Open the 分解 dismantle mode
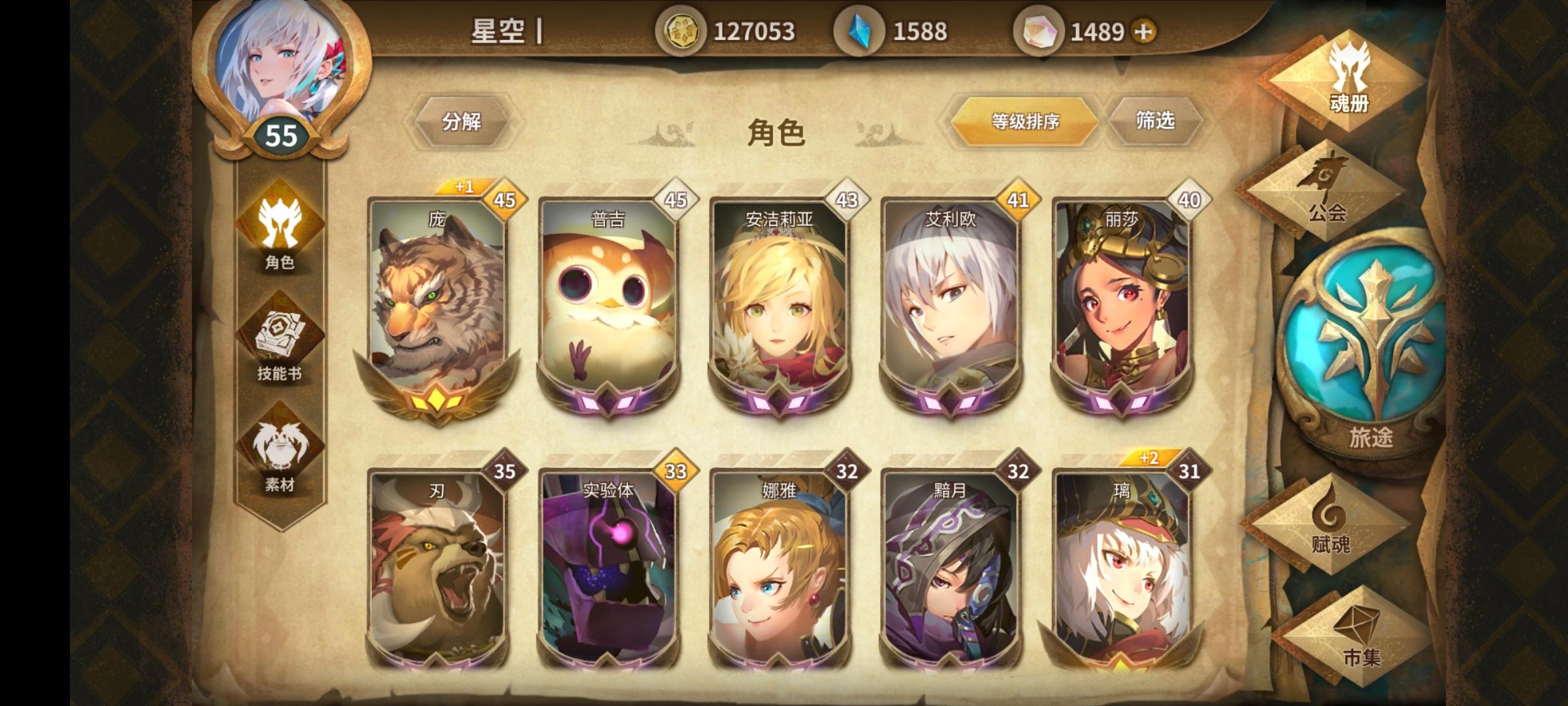 click(x=465, y=121)
